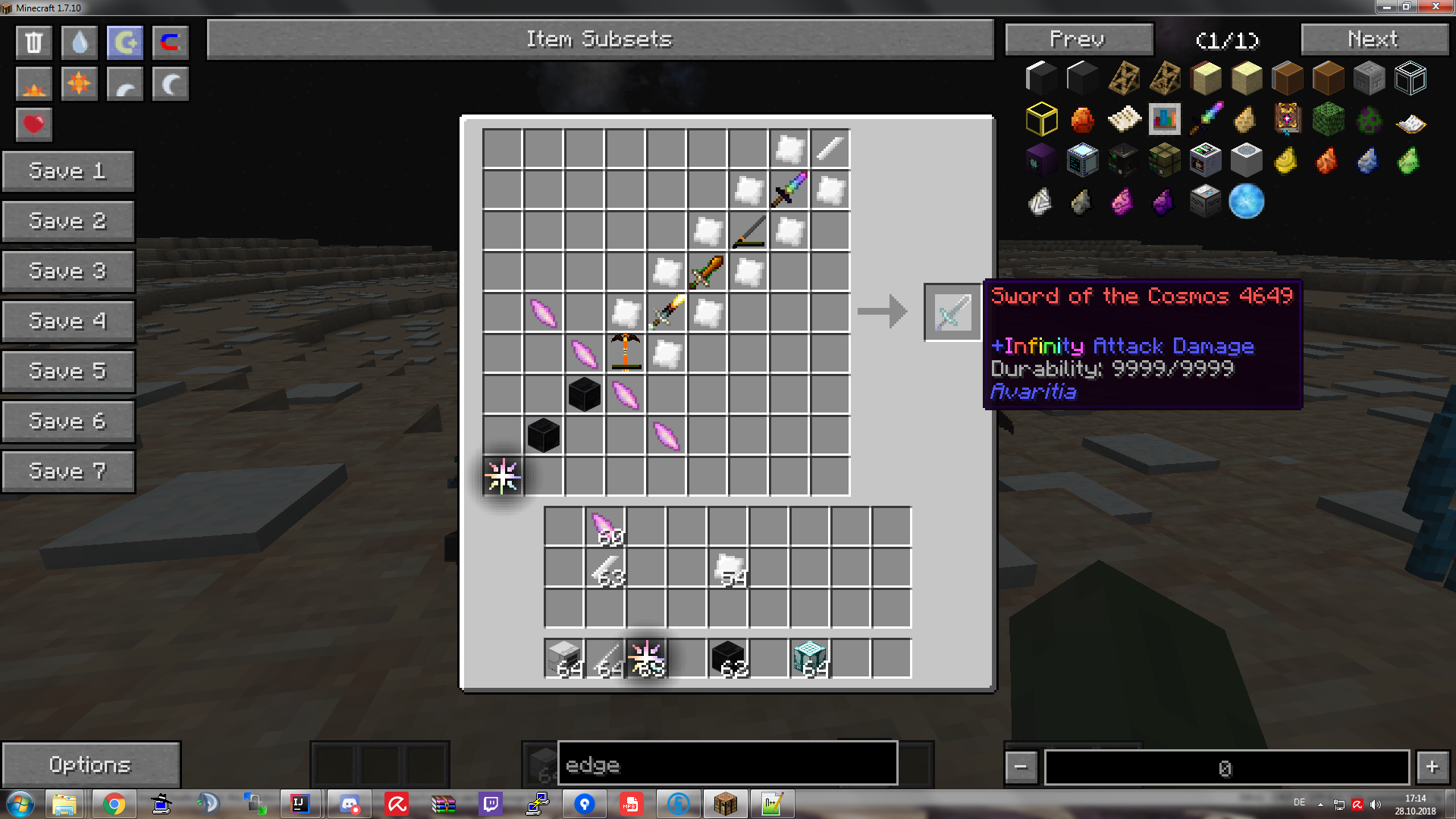Open the DE language selector in the tray
Screen dimensions: 1456x819
point(1298,803)
